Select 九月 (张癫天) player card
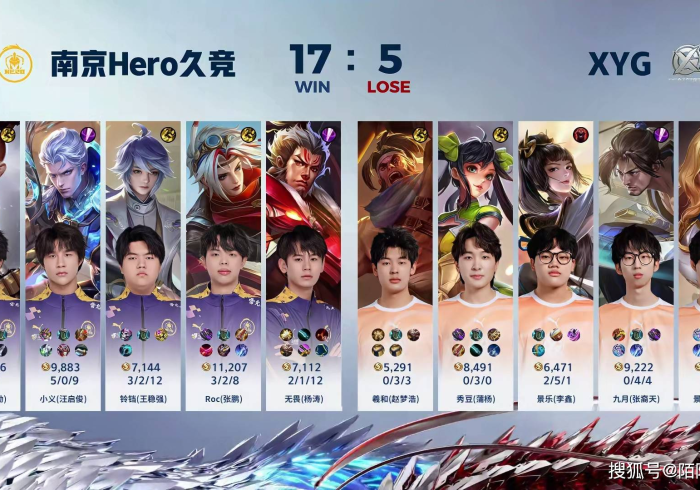 click(635, 265)
